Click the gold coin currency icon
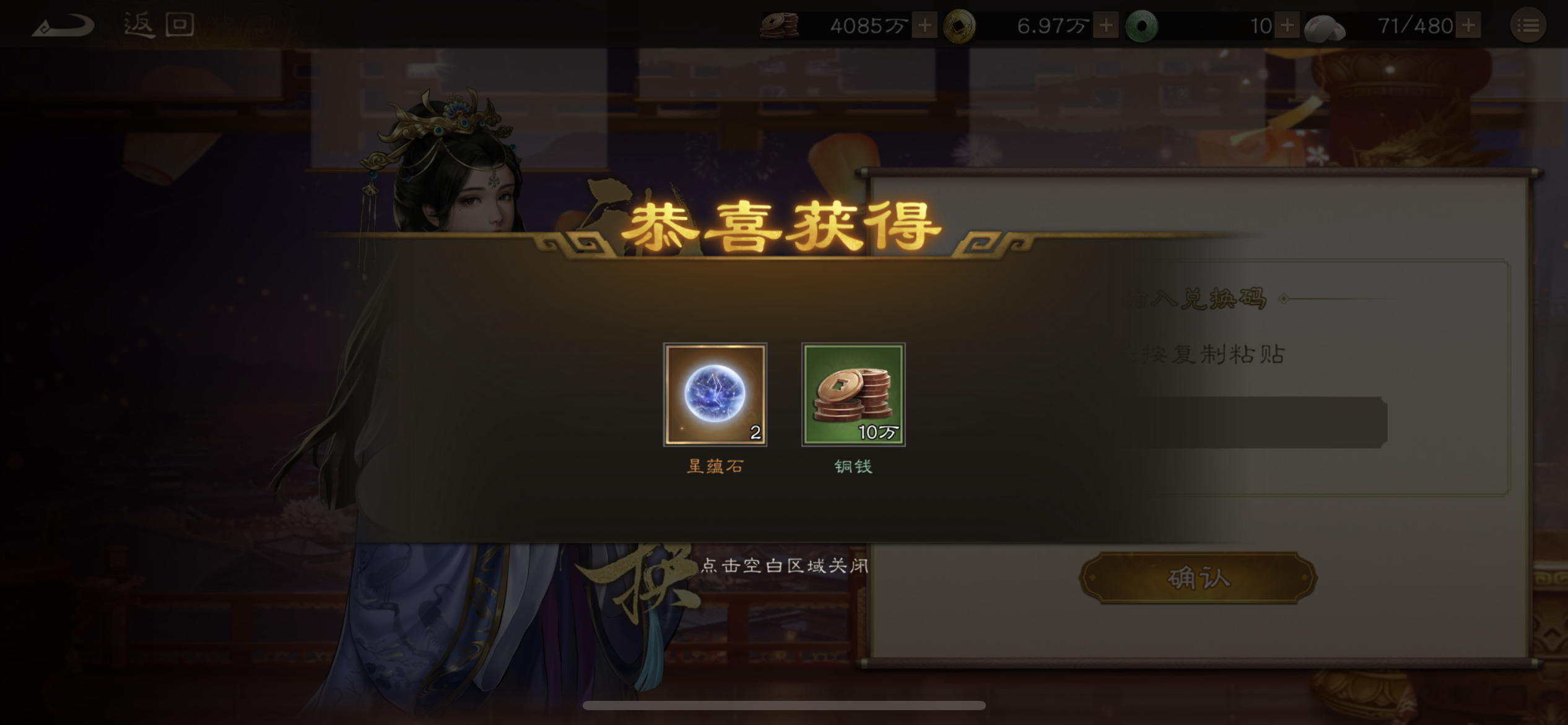The height and width of the screenshot is (725, 1568). pos(959,25)
